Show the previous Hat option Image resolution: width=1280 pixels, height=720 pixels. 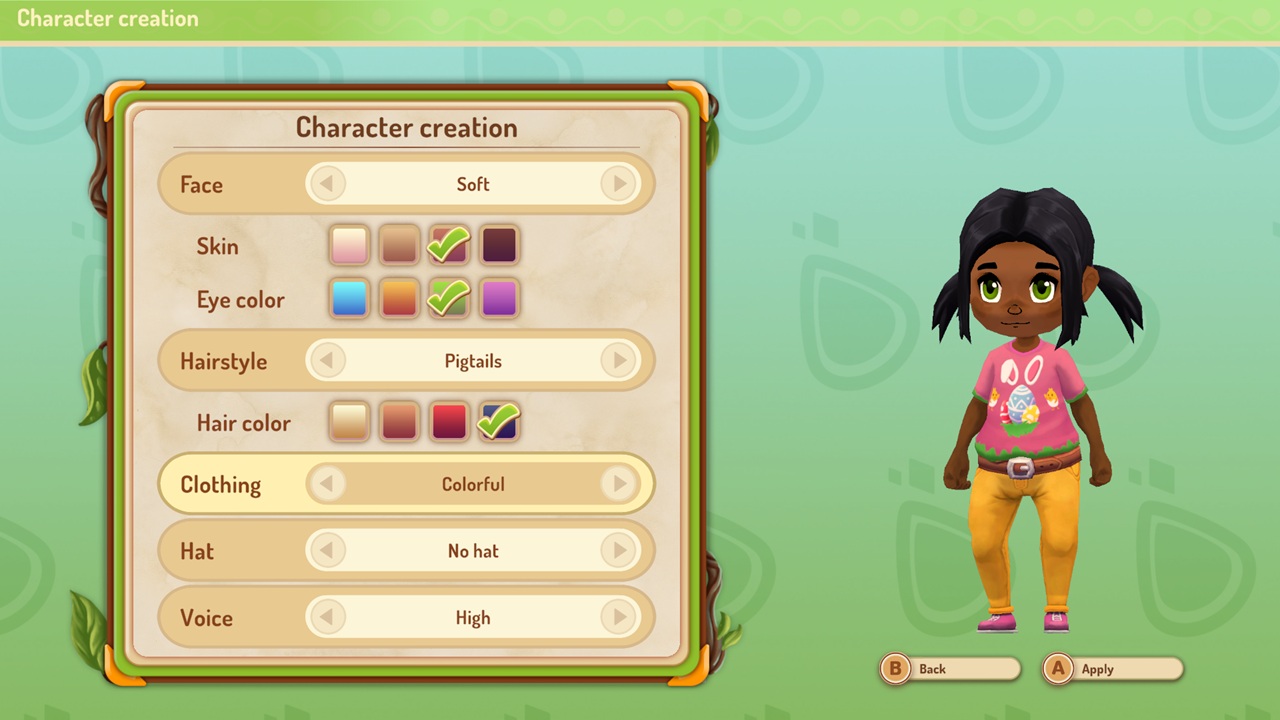coord(327,551)
